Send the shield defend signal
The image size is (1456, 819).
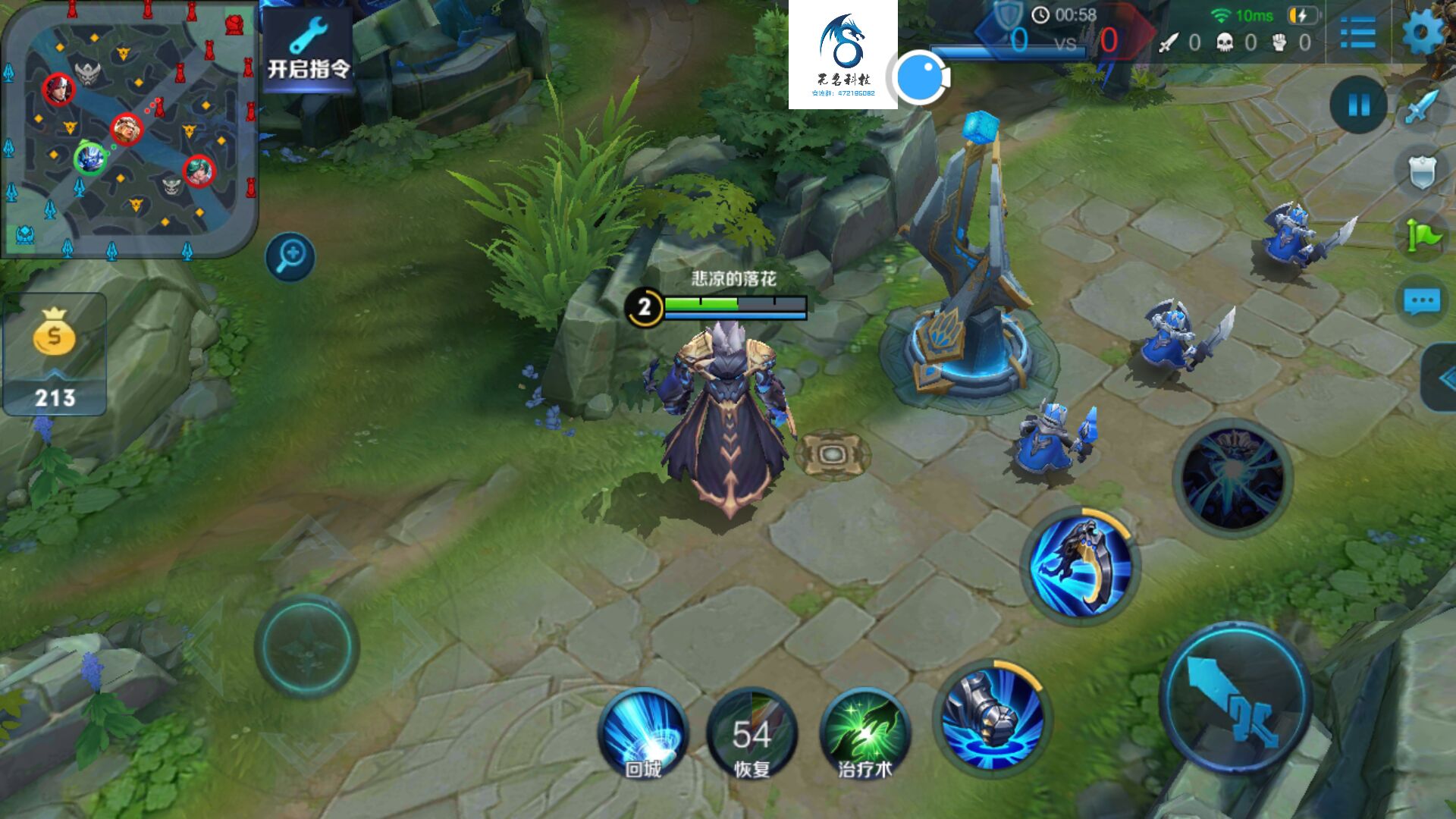pyautogui.click(x=1422, y=173)
